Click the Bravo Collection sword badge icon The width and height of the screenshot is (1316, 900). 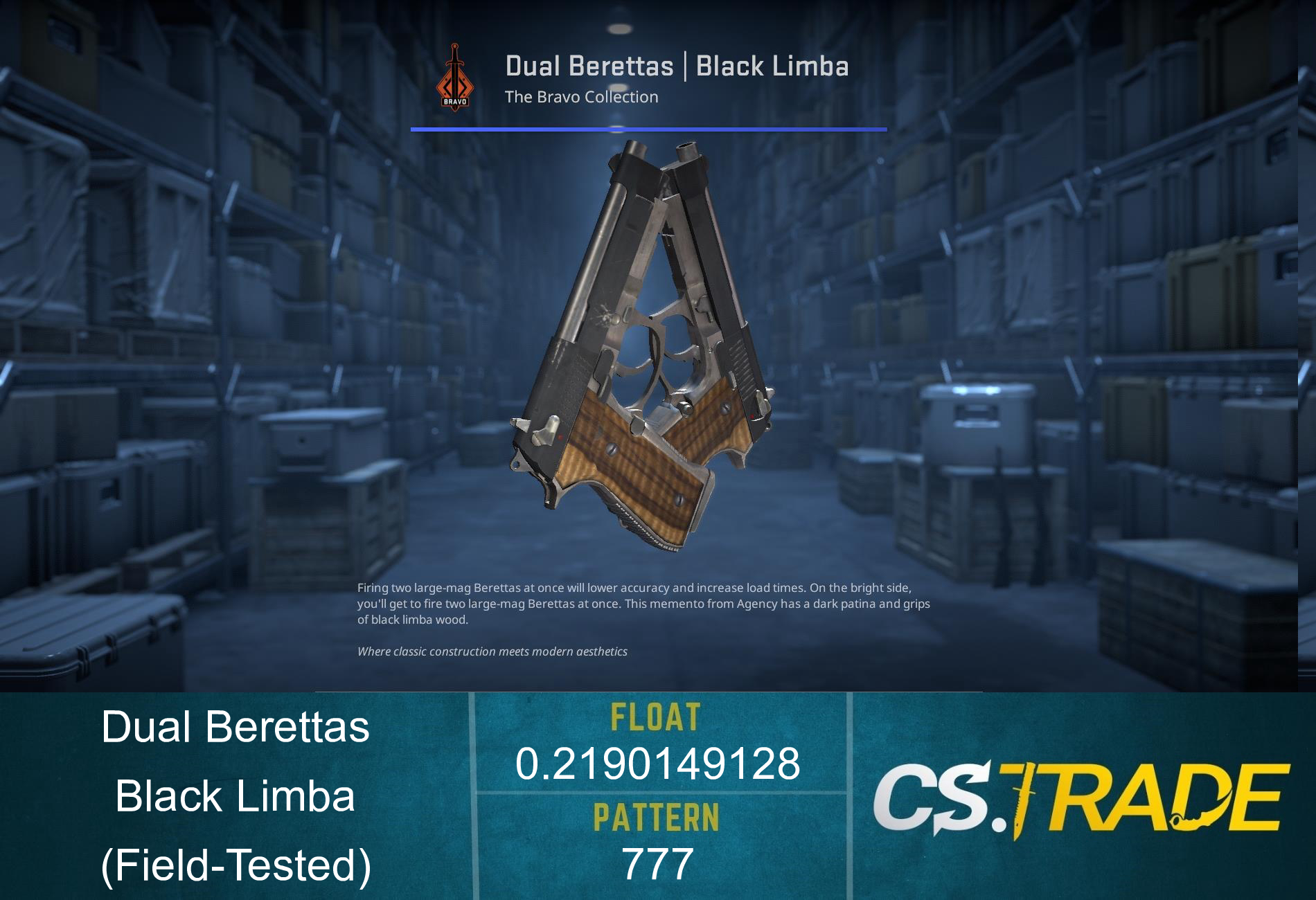[454, 76]
